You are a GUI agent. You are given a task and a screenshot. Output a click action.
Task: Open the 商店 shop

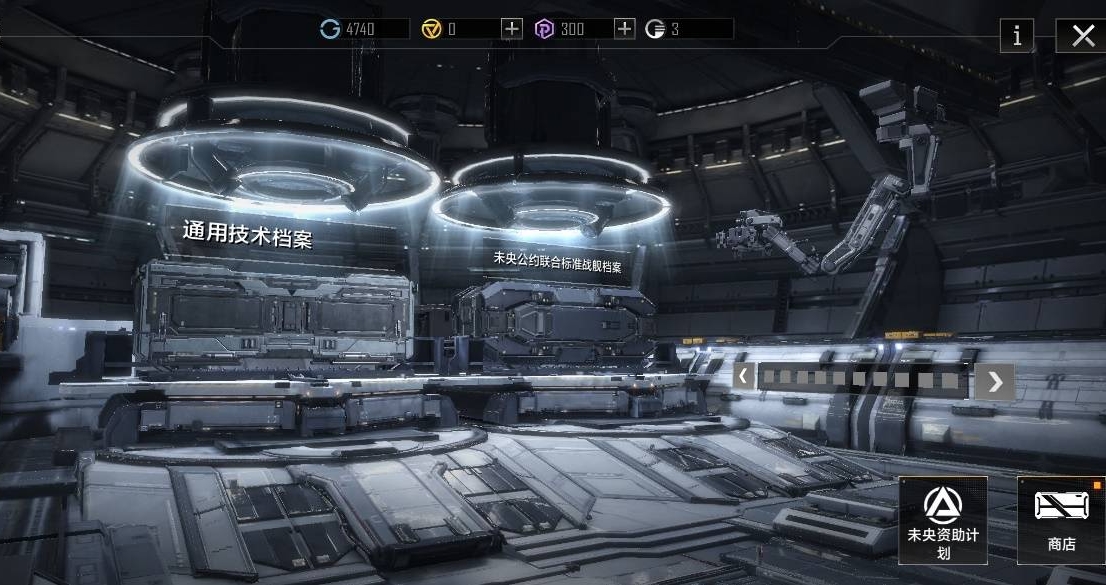pos(1061,520)
